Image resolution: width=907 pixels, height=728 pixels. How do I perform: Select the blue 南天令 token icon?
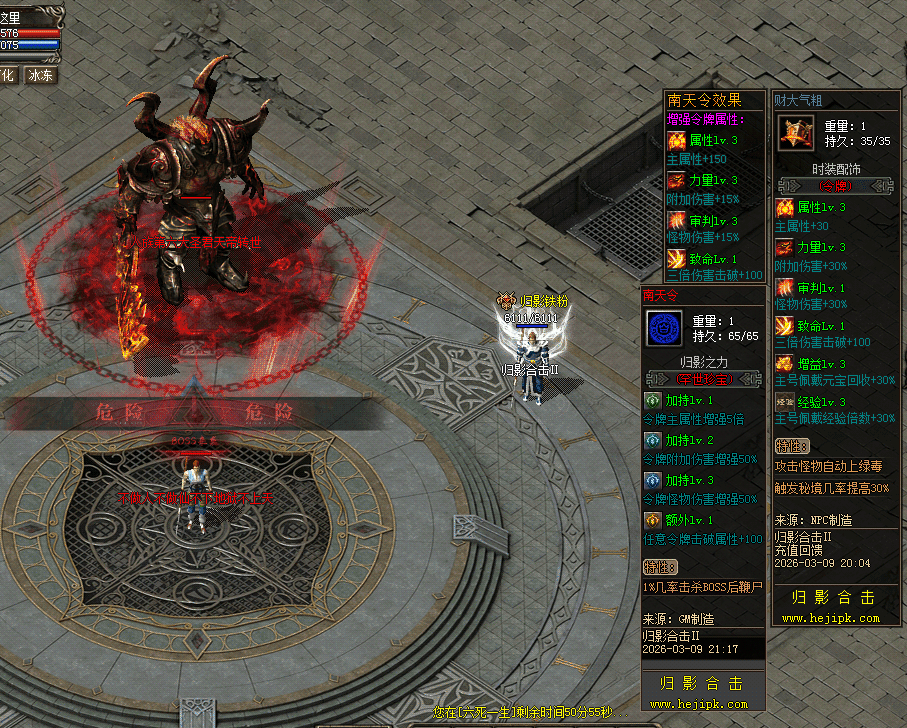[x=663, y=328]
